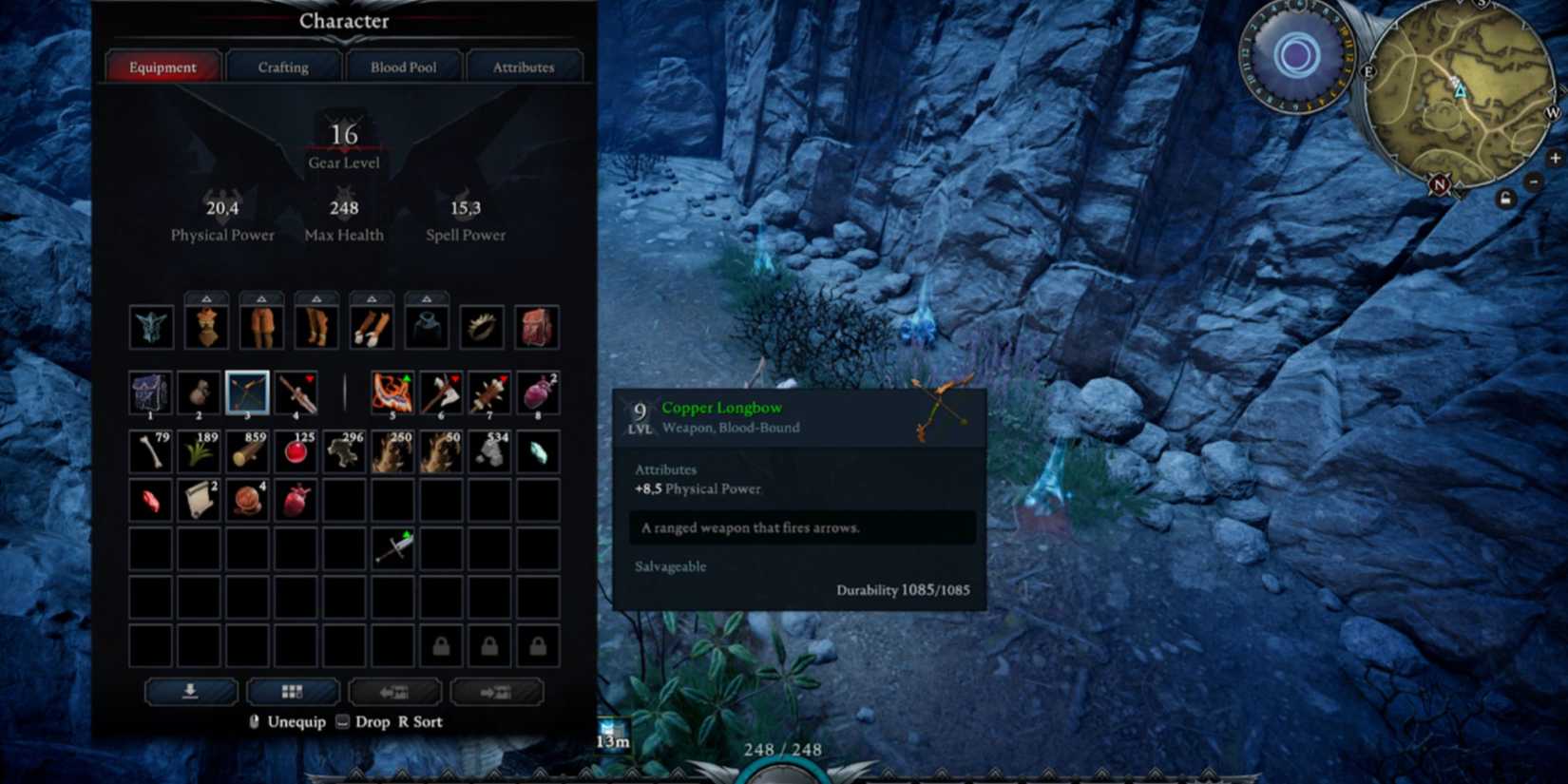
Task: Select the axe in hotbar slot 6
Action: pos(439,393)
